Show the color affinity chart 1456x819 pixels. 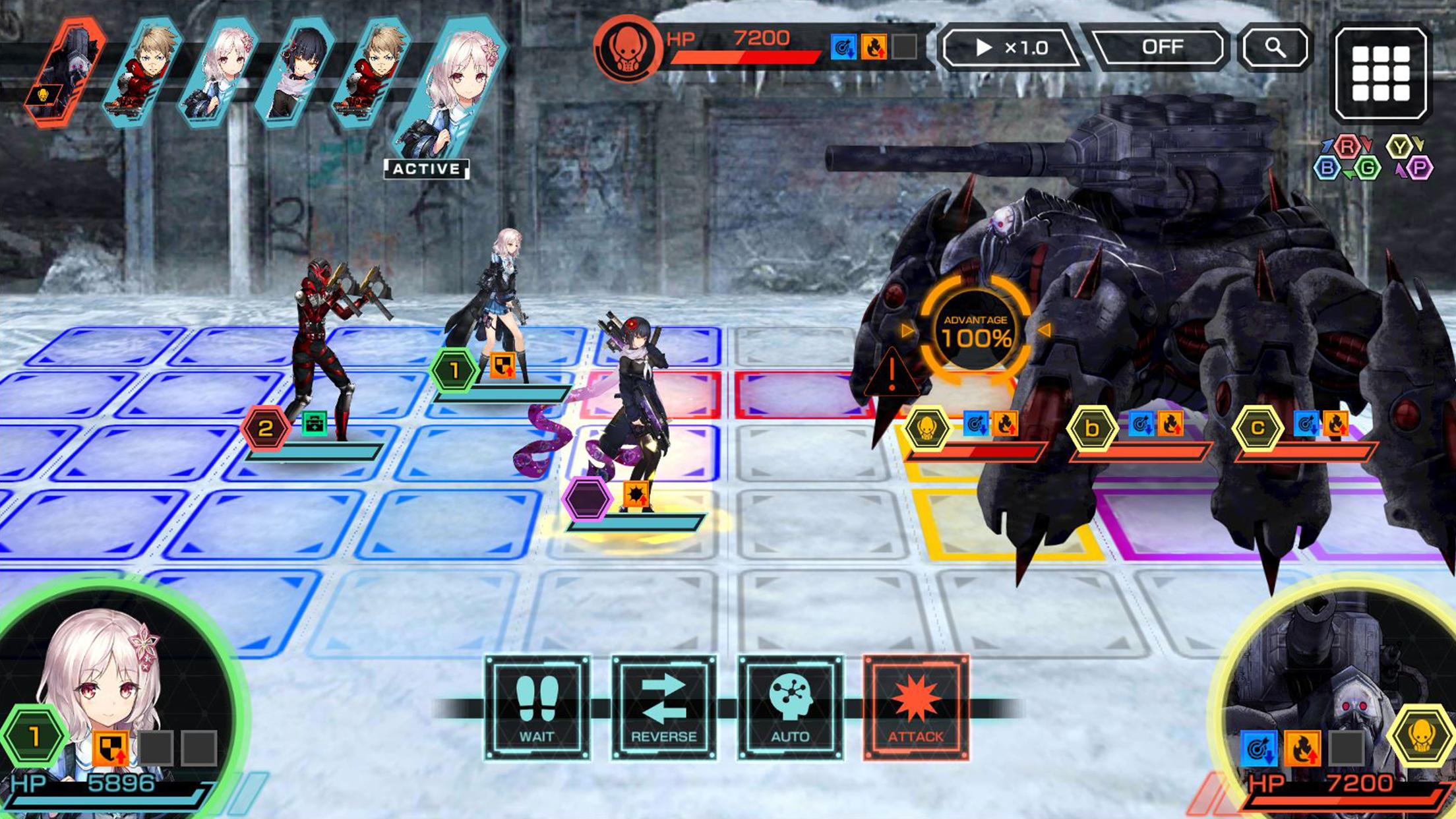1373,158
